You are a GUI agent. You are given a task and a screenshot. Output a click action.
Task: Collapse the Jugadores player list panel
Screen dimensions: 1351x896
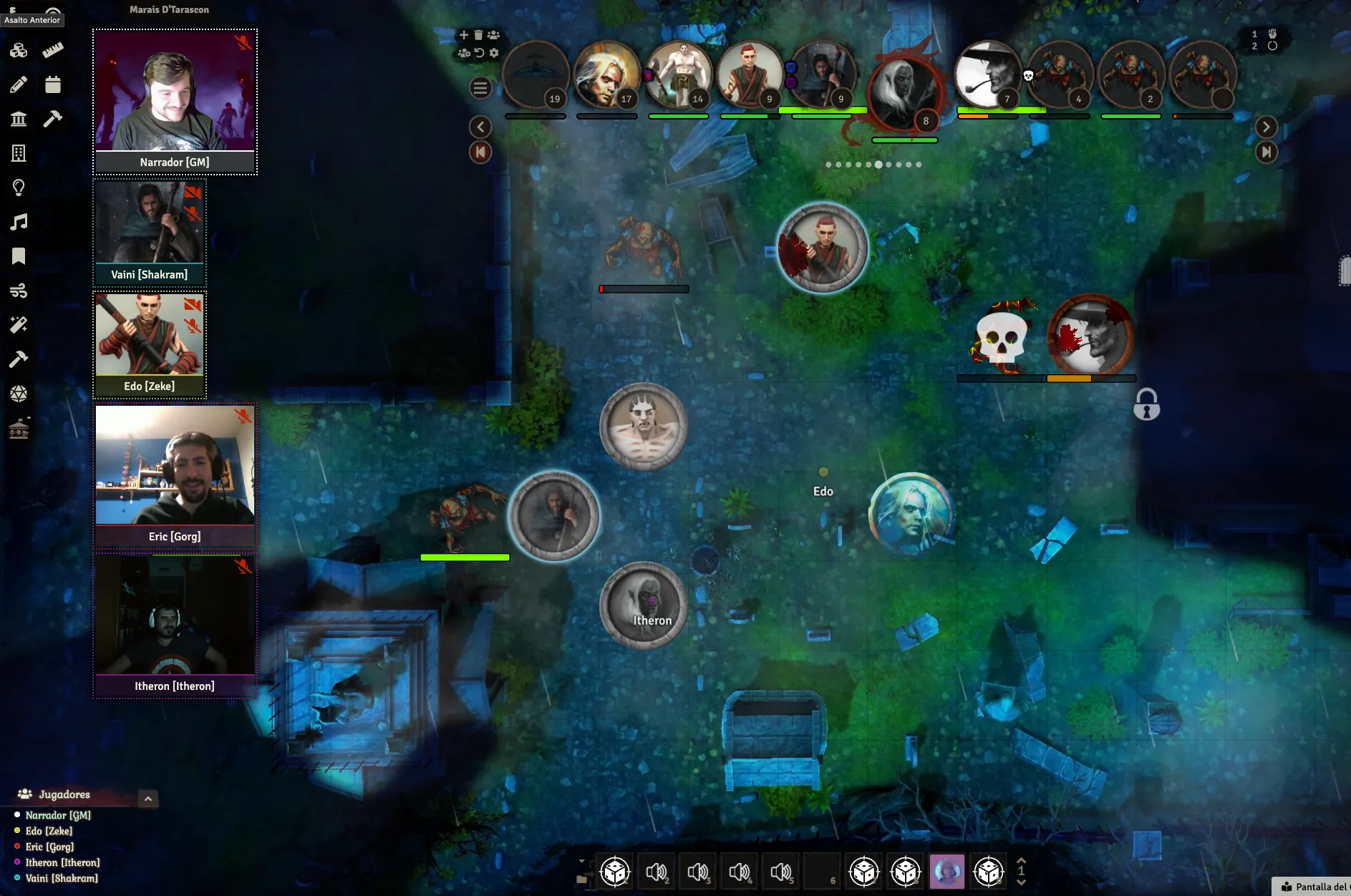pyautogui.click(x=148, y=799)
